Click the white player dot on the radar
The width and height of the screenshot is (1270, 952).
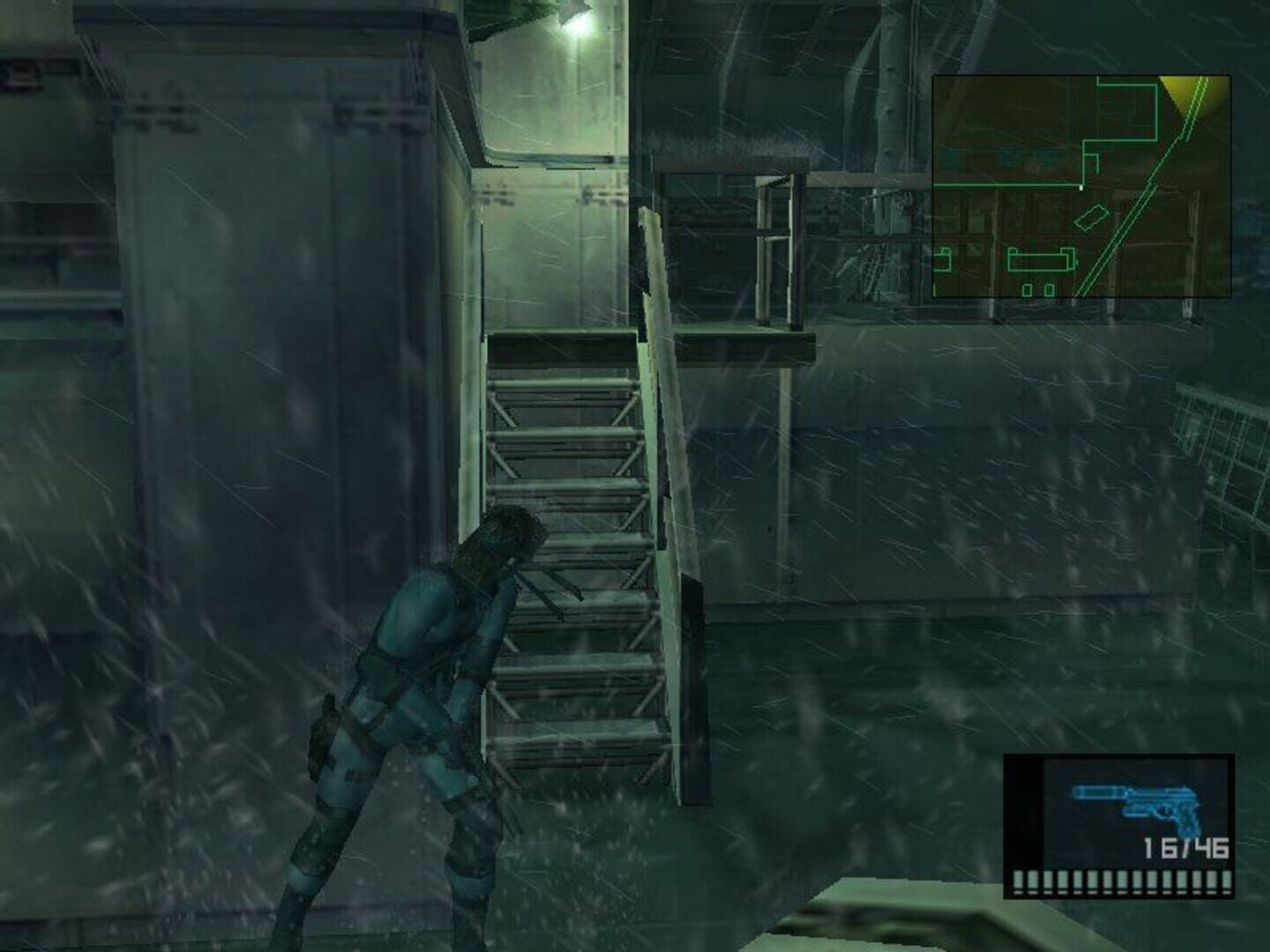(1081, 187)
